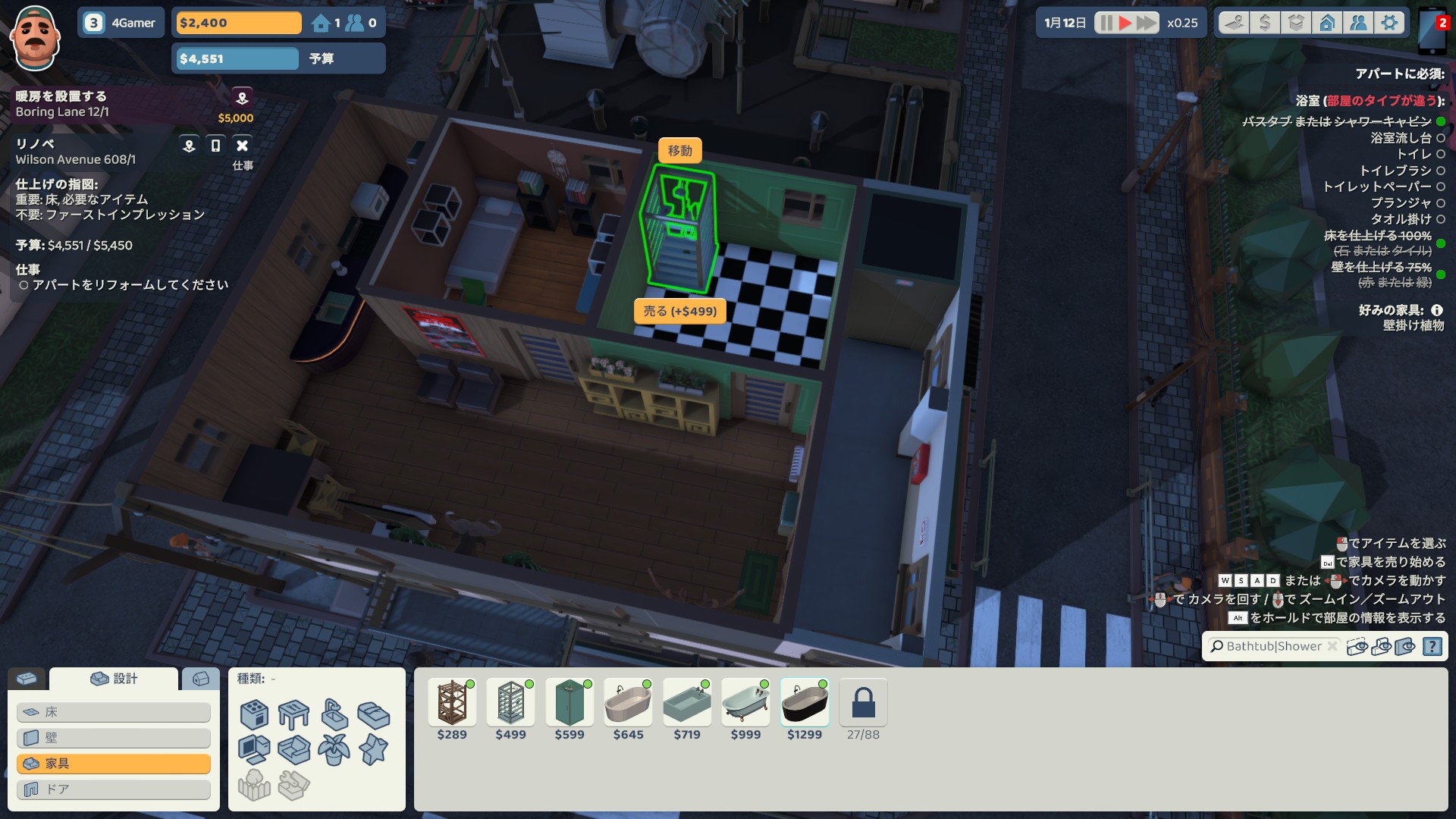Choose the ドア (door) category
The width and height of the screenshot is (1456, 819).
tap(114, 789)
